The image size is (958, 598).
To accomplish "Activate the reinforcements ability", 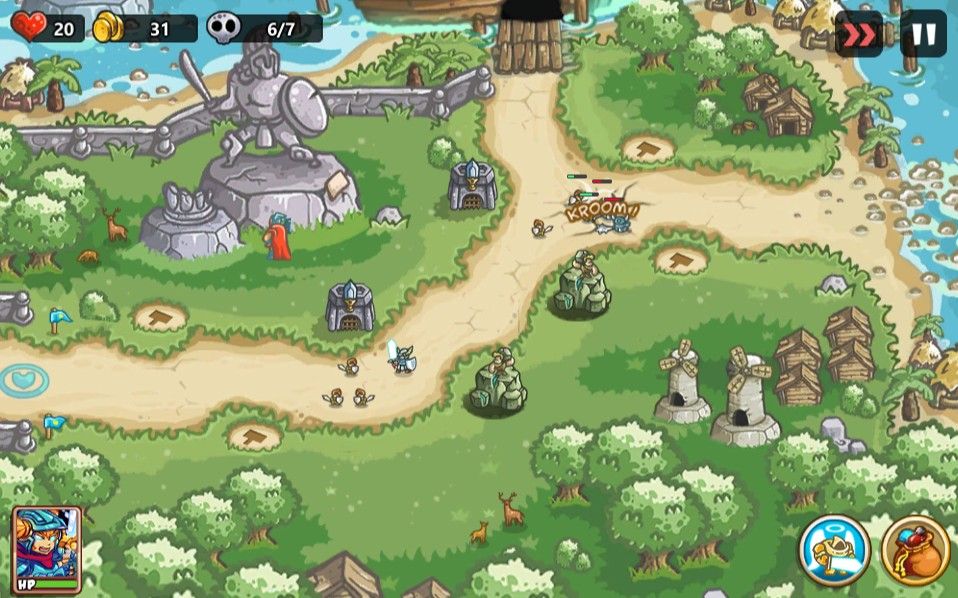I will 834,550.
